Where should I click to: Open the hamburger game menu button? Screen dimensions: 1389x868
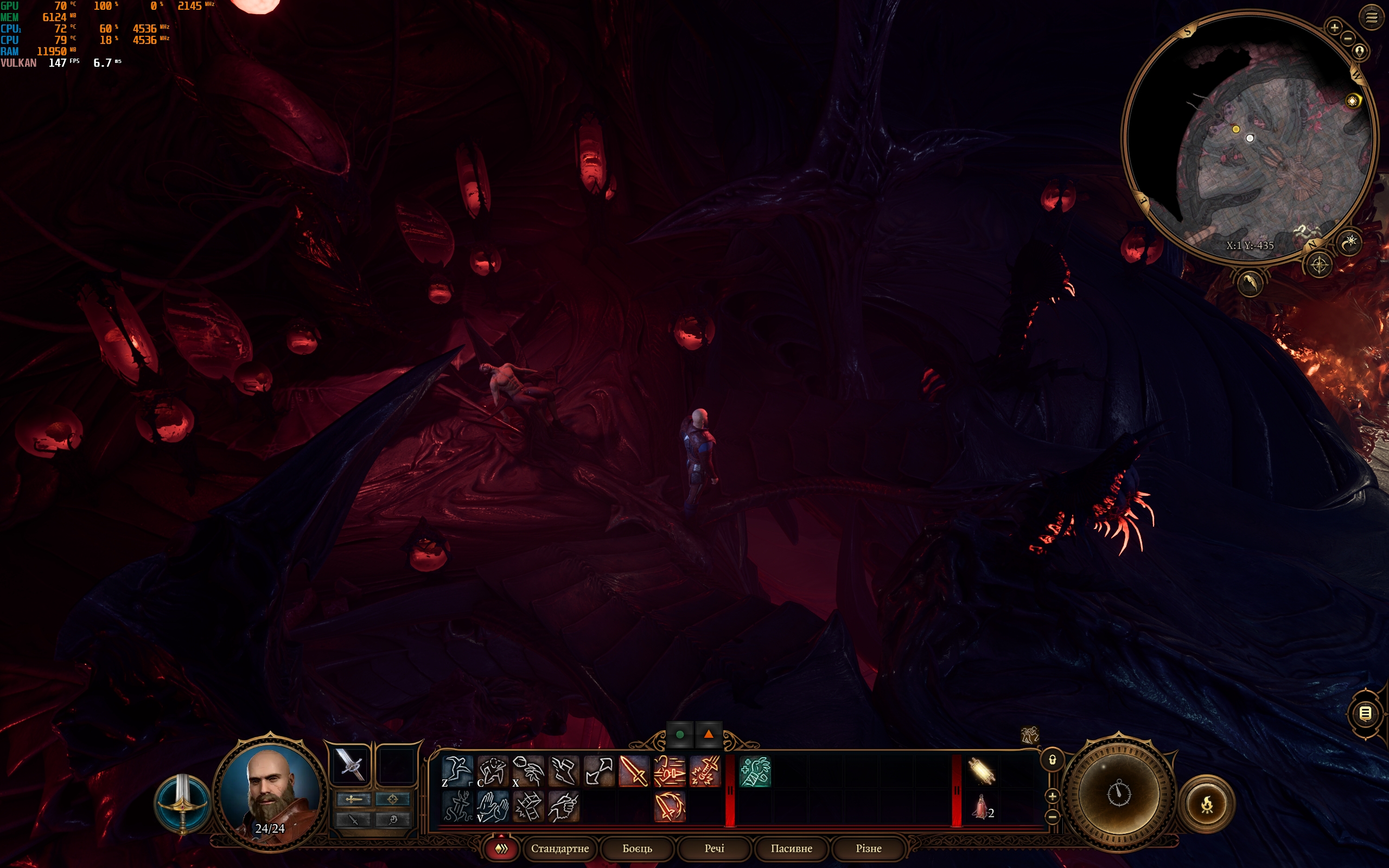pos(1371,18)
